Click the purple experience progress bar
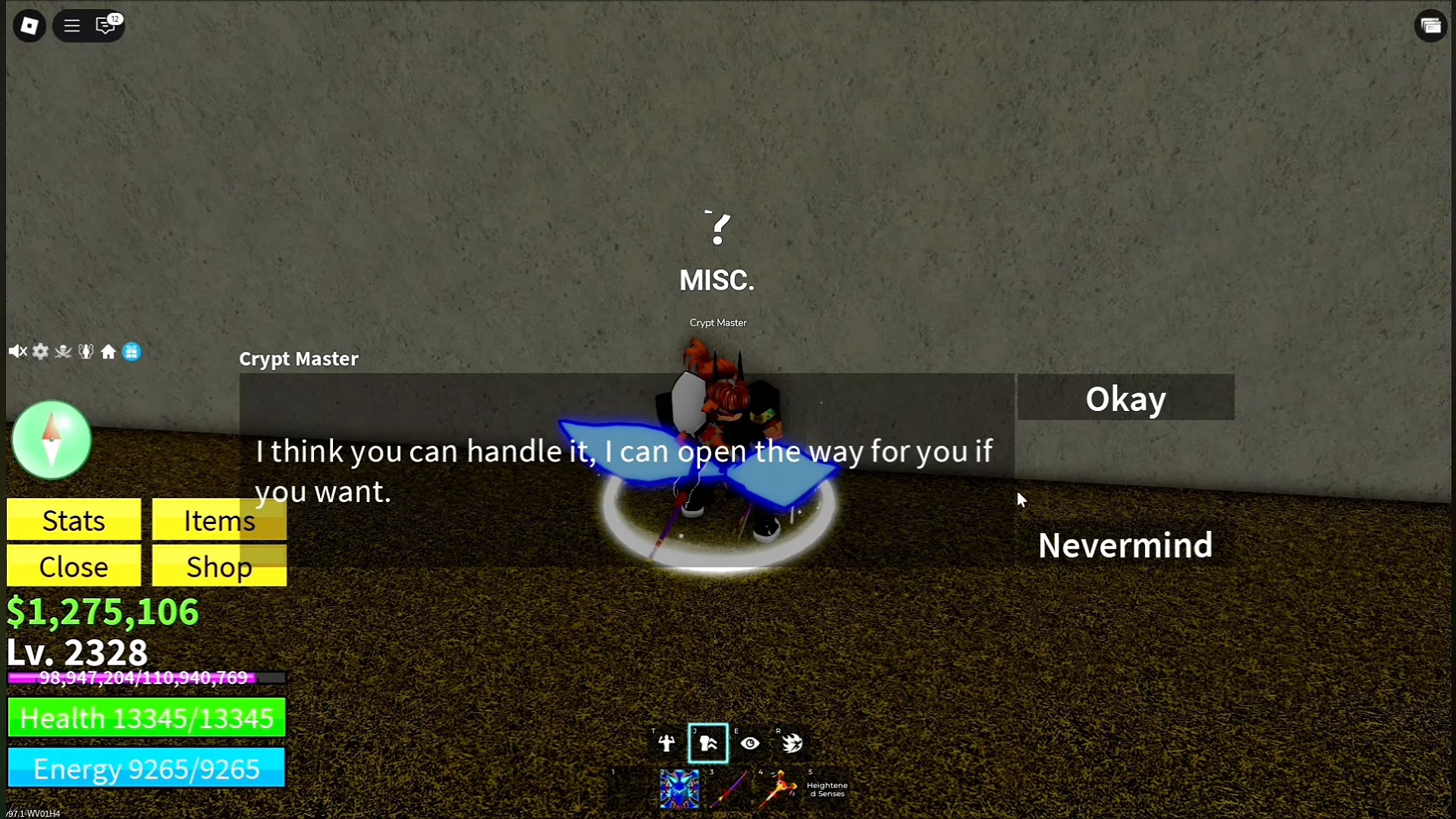Image resolution: width=1456 pixels, height=819 pixels. [144, 679]
